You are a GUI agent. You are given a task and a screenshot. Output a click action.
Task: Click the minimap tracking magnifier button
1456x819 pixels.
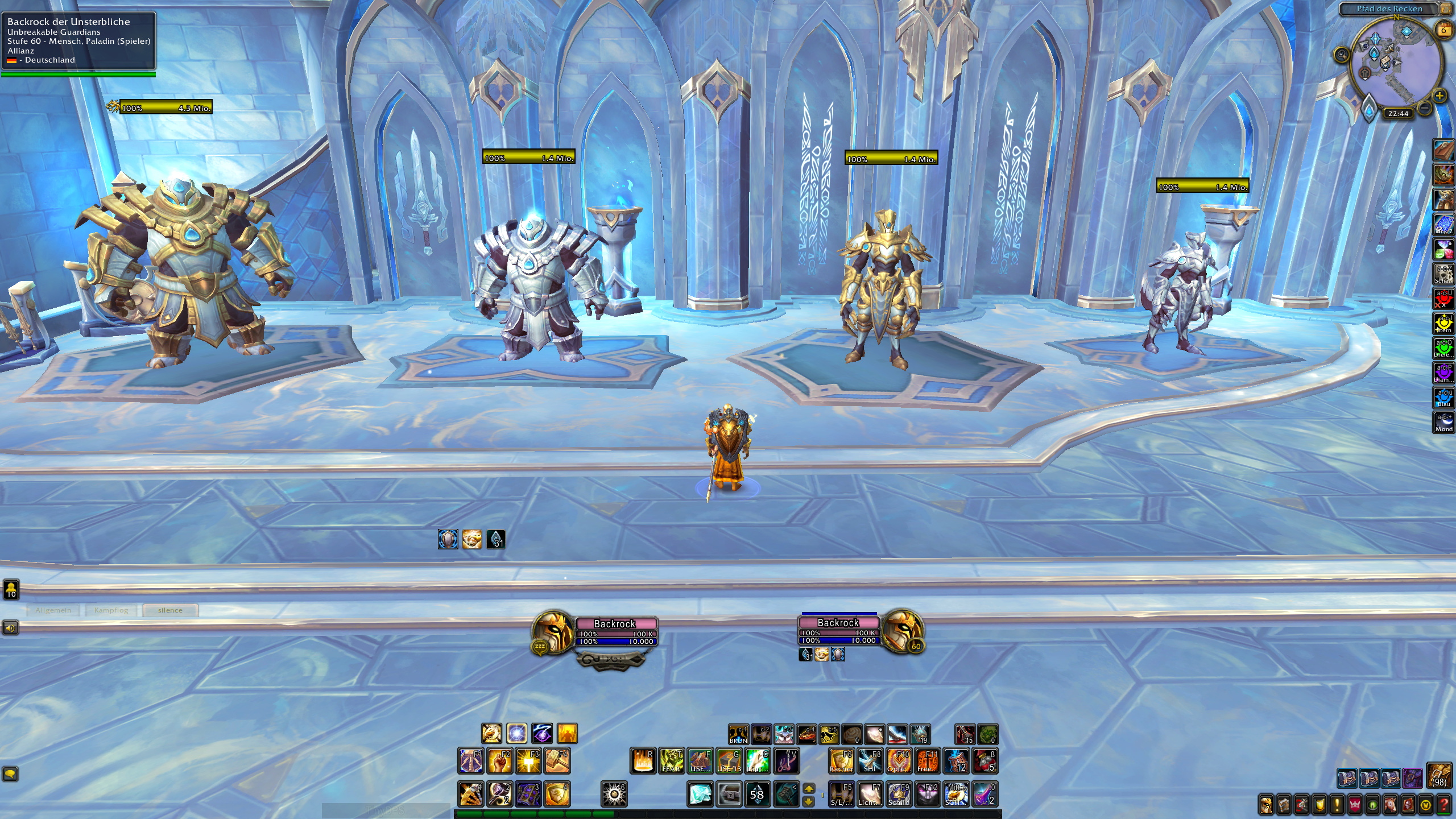click(x=1342, y=55)
